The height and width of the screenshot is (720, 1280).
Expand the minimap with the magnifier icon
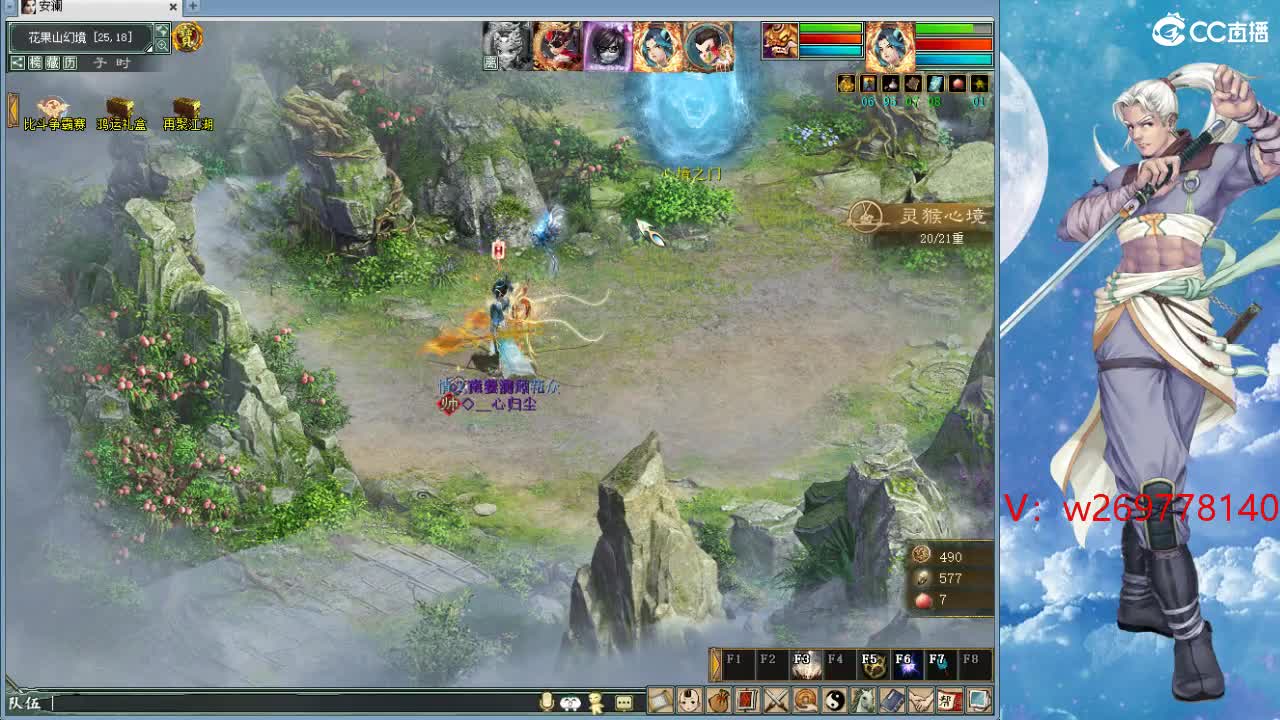click(163, 44)
